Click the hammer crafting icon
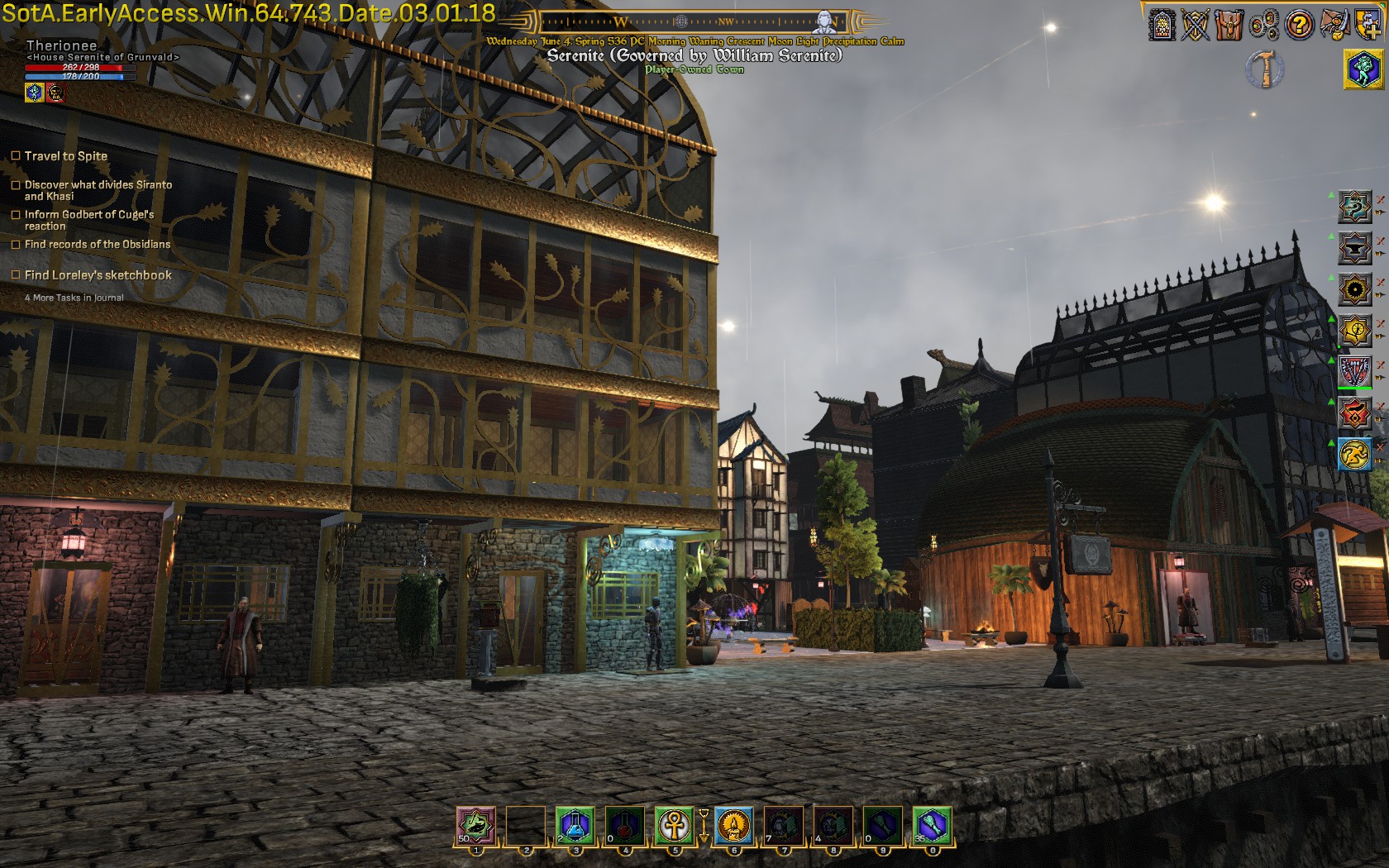1389x868 pixels. pos(1265,69)
